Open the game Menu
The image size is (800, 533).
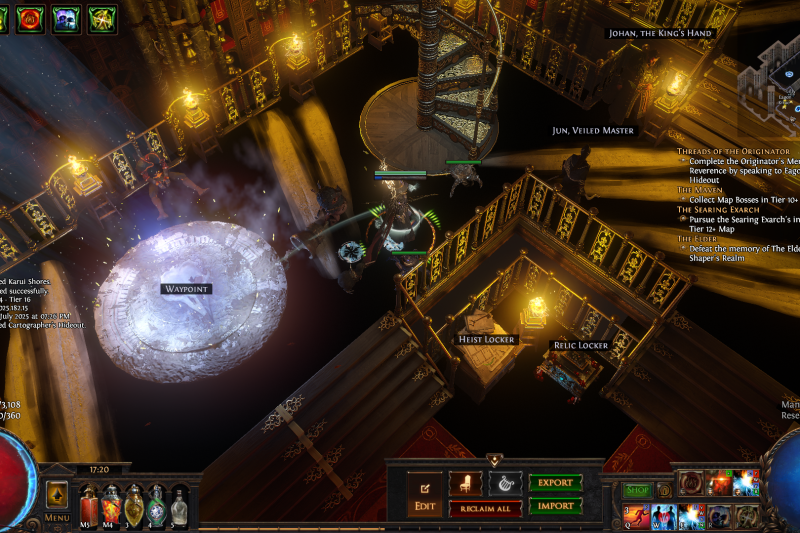pyautogui.click(x=57, y=518)
